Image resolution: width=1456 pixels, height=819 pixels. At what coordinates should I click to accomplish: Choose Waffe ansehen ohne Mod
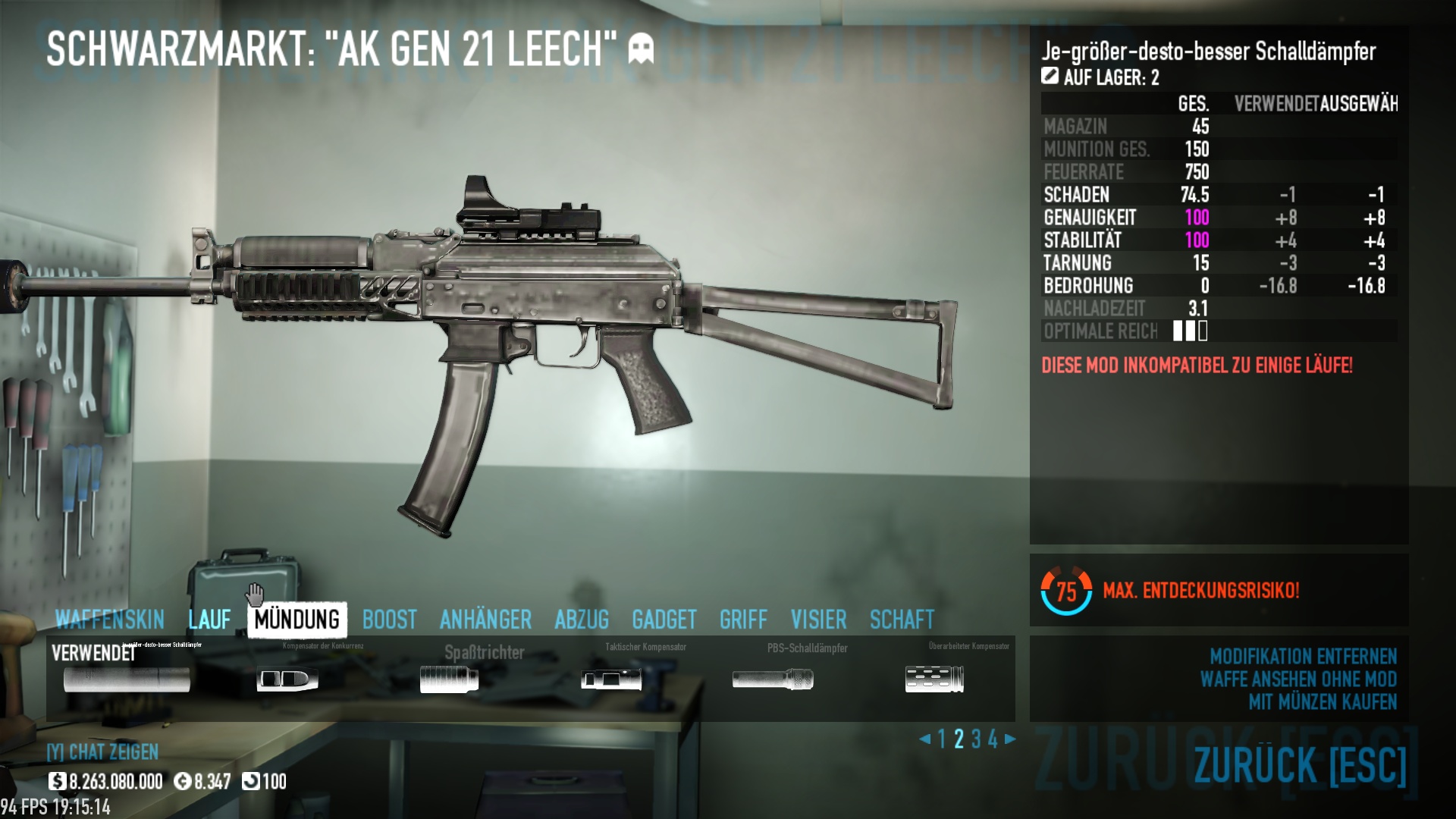(1298, 679)
